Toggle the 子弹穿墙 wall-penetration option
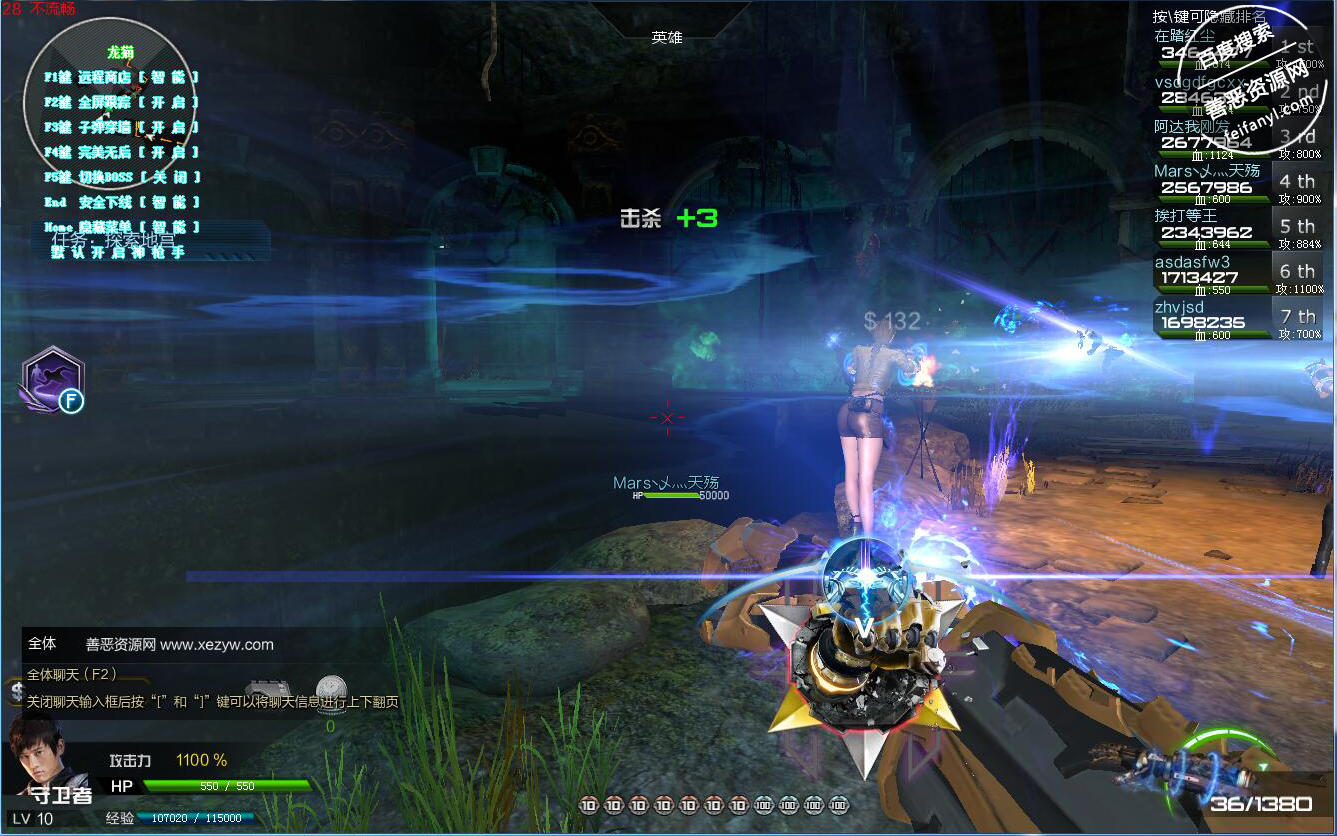This screenshot has width=1337, height=836. pyautogui.click(x=121, y=127)
